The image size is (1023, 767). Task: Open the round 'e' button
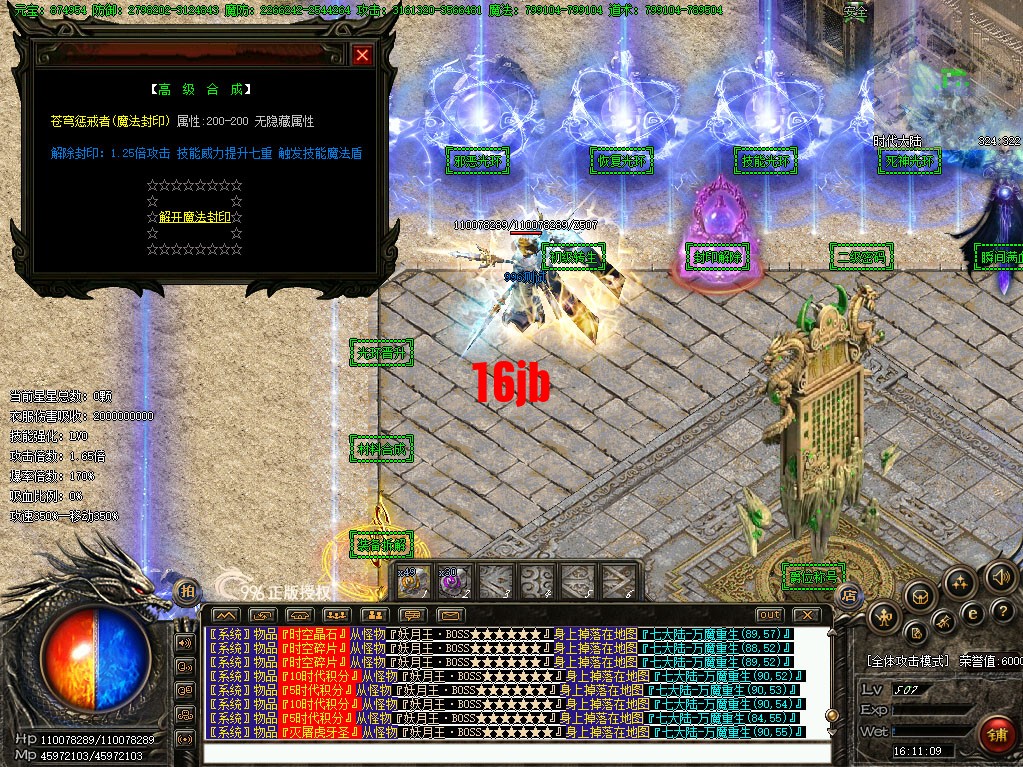(970, 612)
